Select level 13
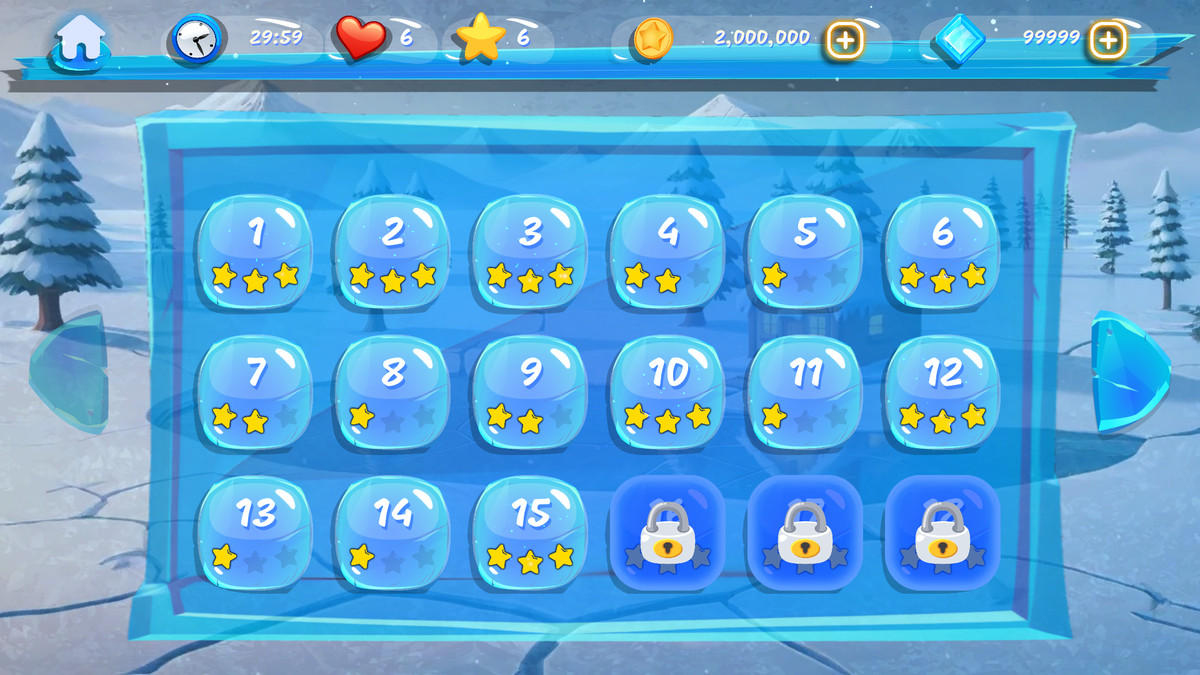Image resolution: width=1200 pixels, height=675 pixels. coord(255,532)
